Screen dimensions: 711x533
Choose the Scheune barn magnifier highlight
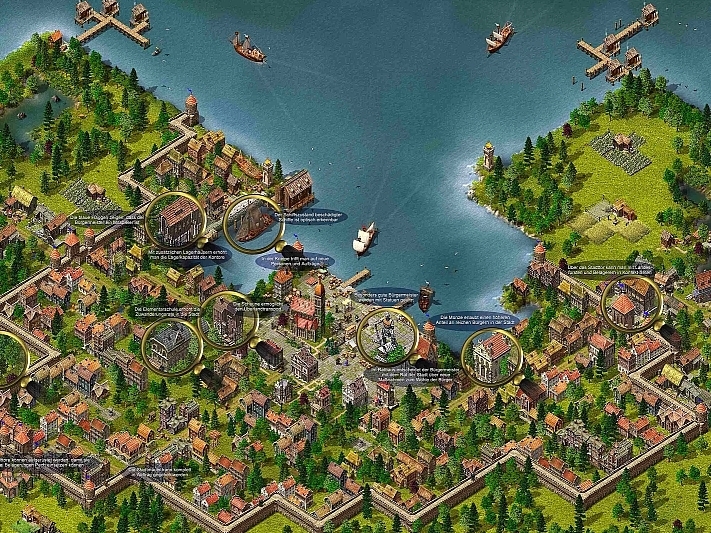[229, 318]
